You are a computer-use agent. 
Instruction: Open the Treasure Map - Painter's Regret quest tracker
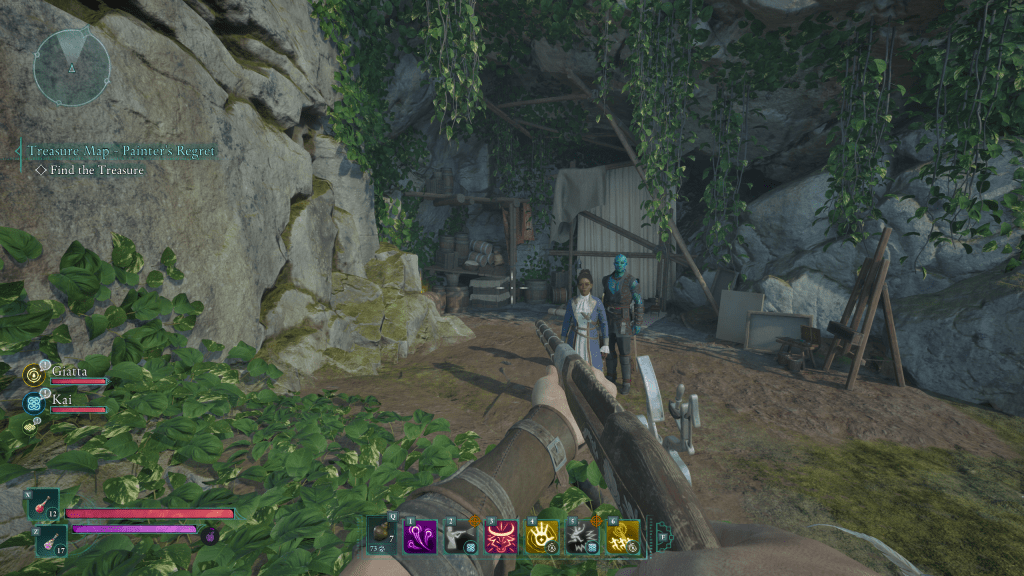(x=121, y=151)
